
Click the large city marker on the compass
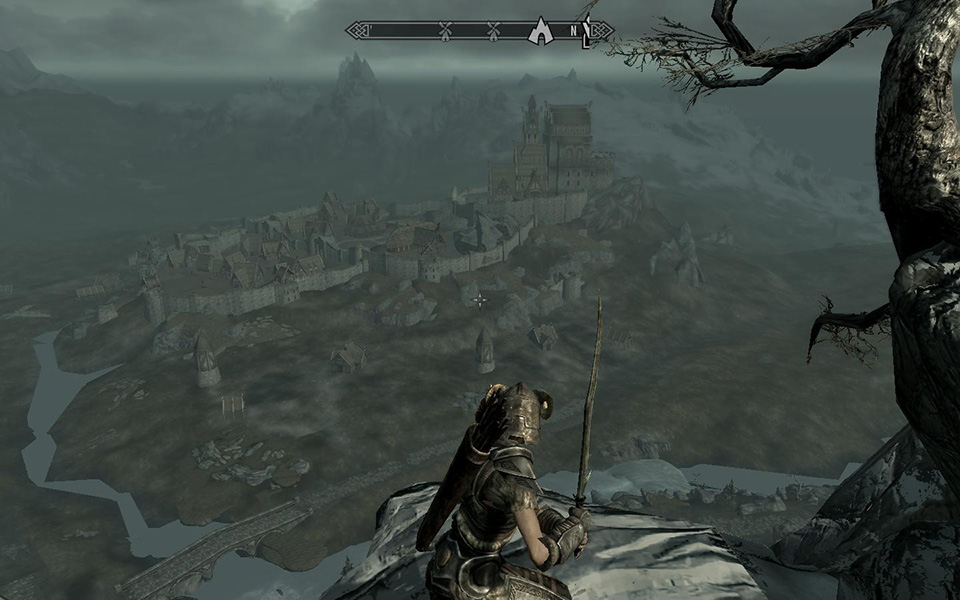click(541, 30)
